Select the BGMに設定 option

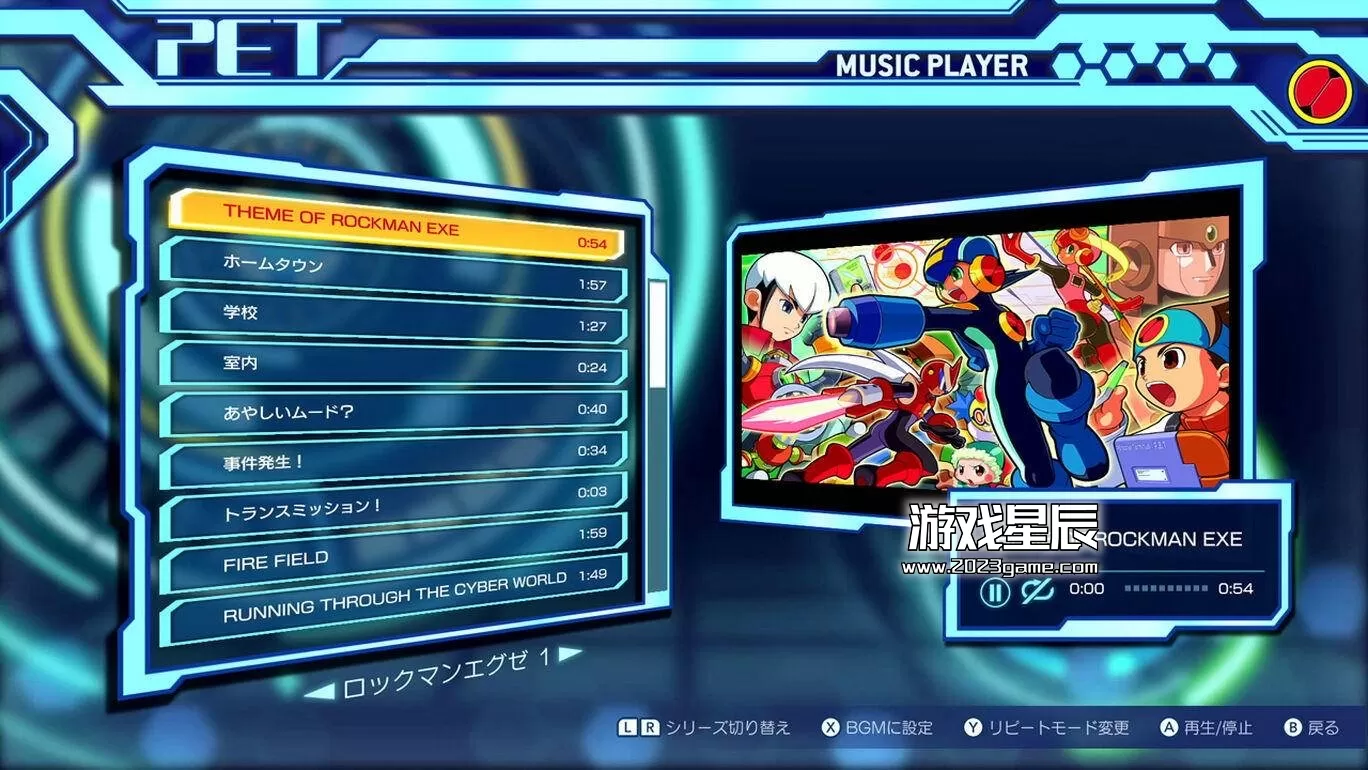coord(888,727)
